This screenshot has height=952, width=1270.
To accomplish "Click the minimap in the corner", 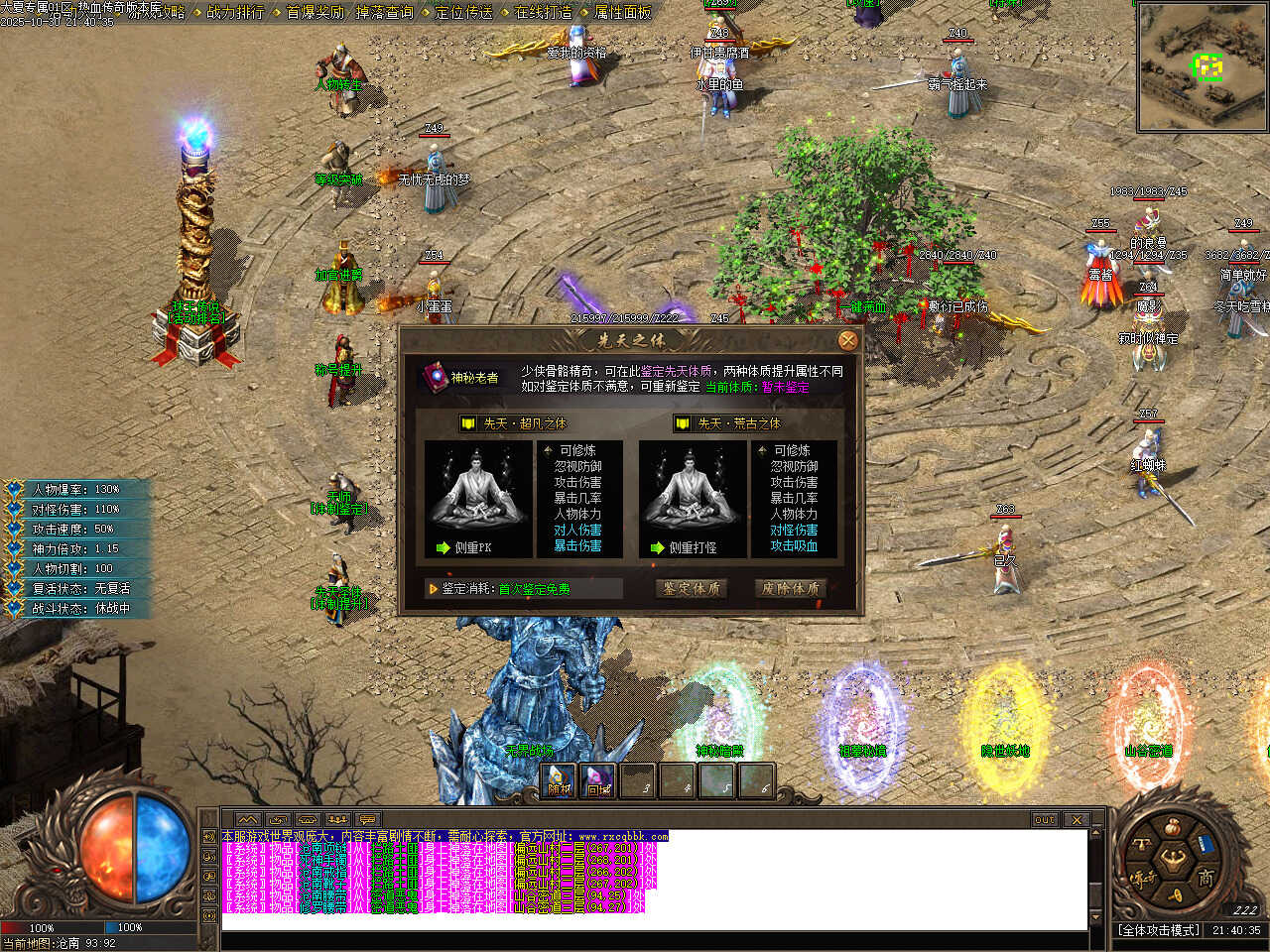I will tap(1203, 67).
